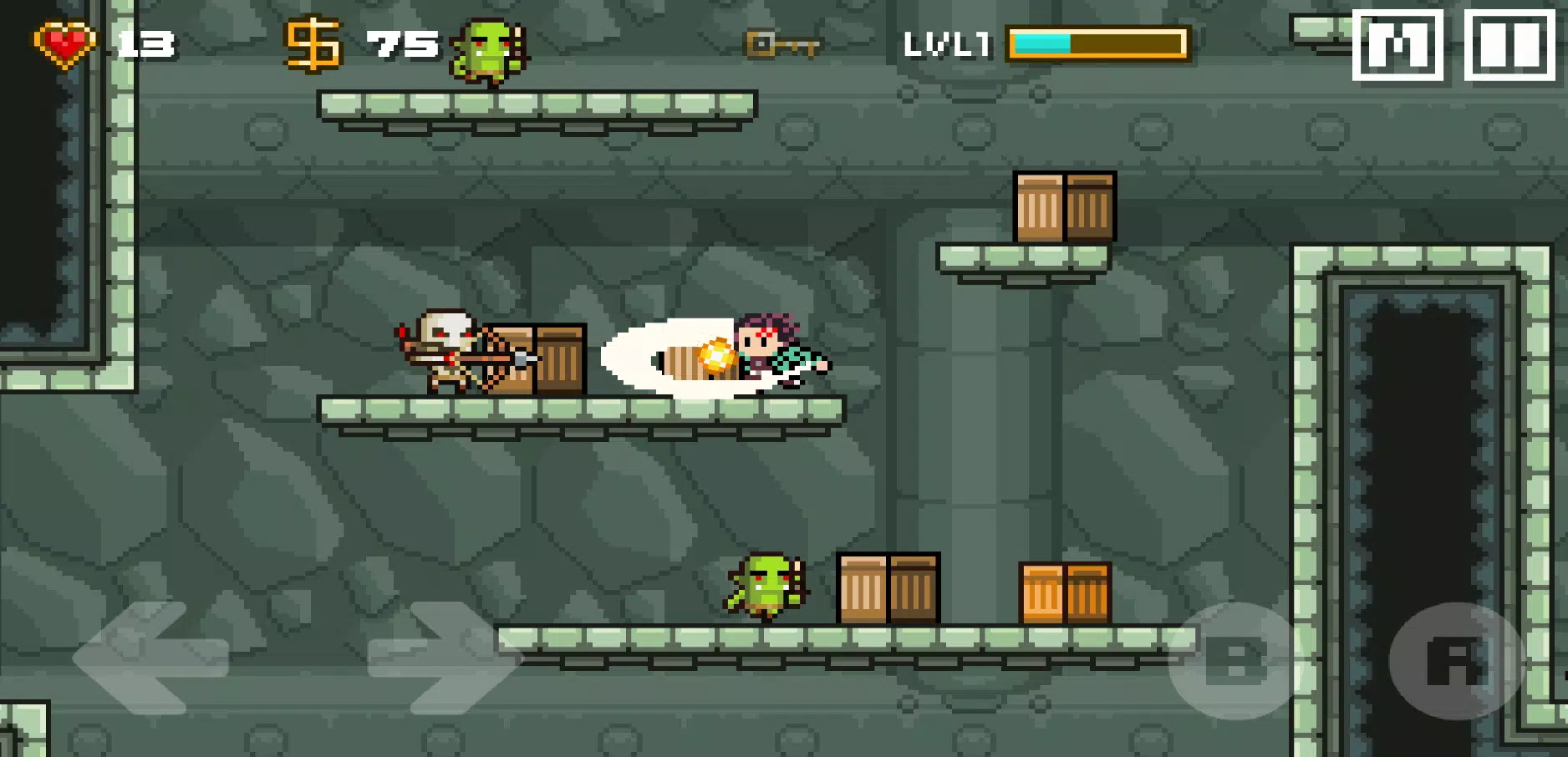Select the gold dollar coin icon

[x=313, y=42]
